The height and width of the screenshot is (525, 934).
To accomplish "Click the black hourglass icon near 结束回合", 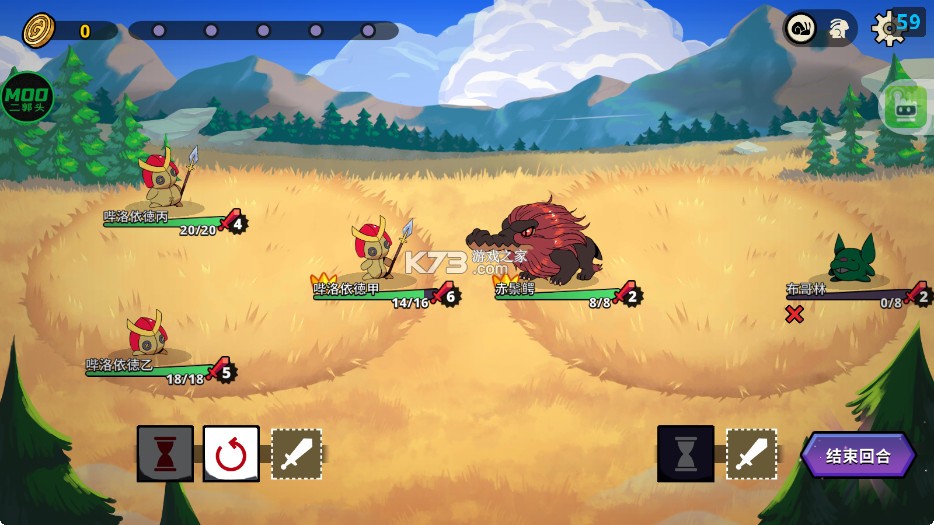I will [686, 454].
